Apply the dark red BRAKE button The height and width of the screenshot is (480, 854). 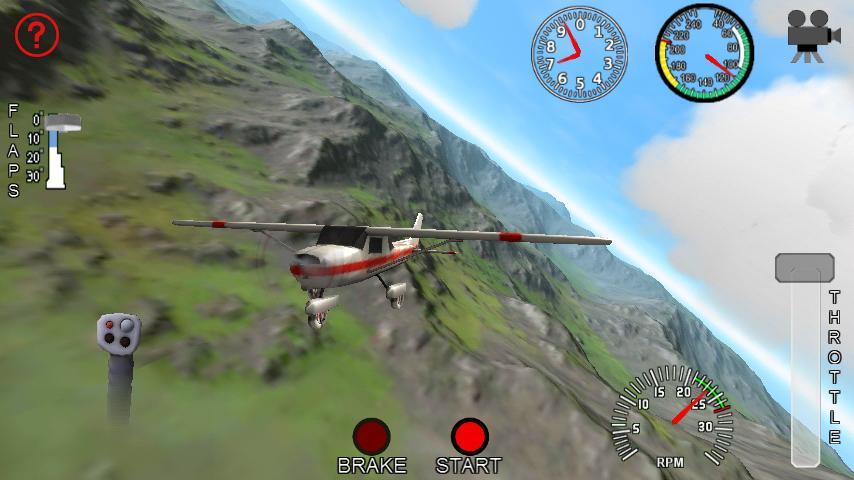point(371,436)
